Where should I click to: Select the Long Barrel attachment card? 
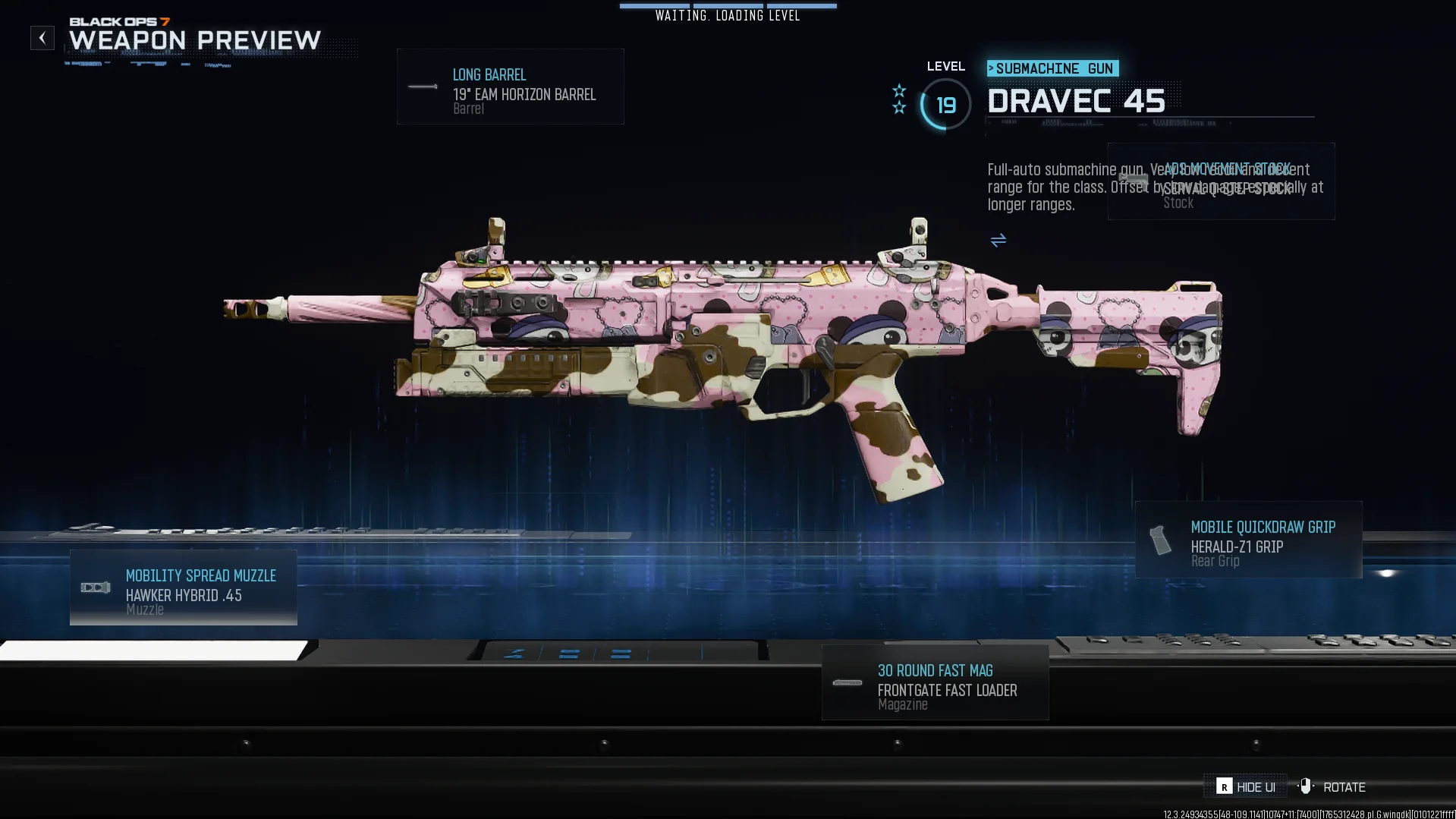click(x=510, y=87)
